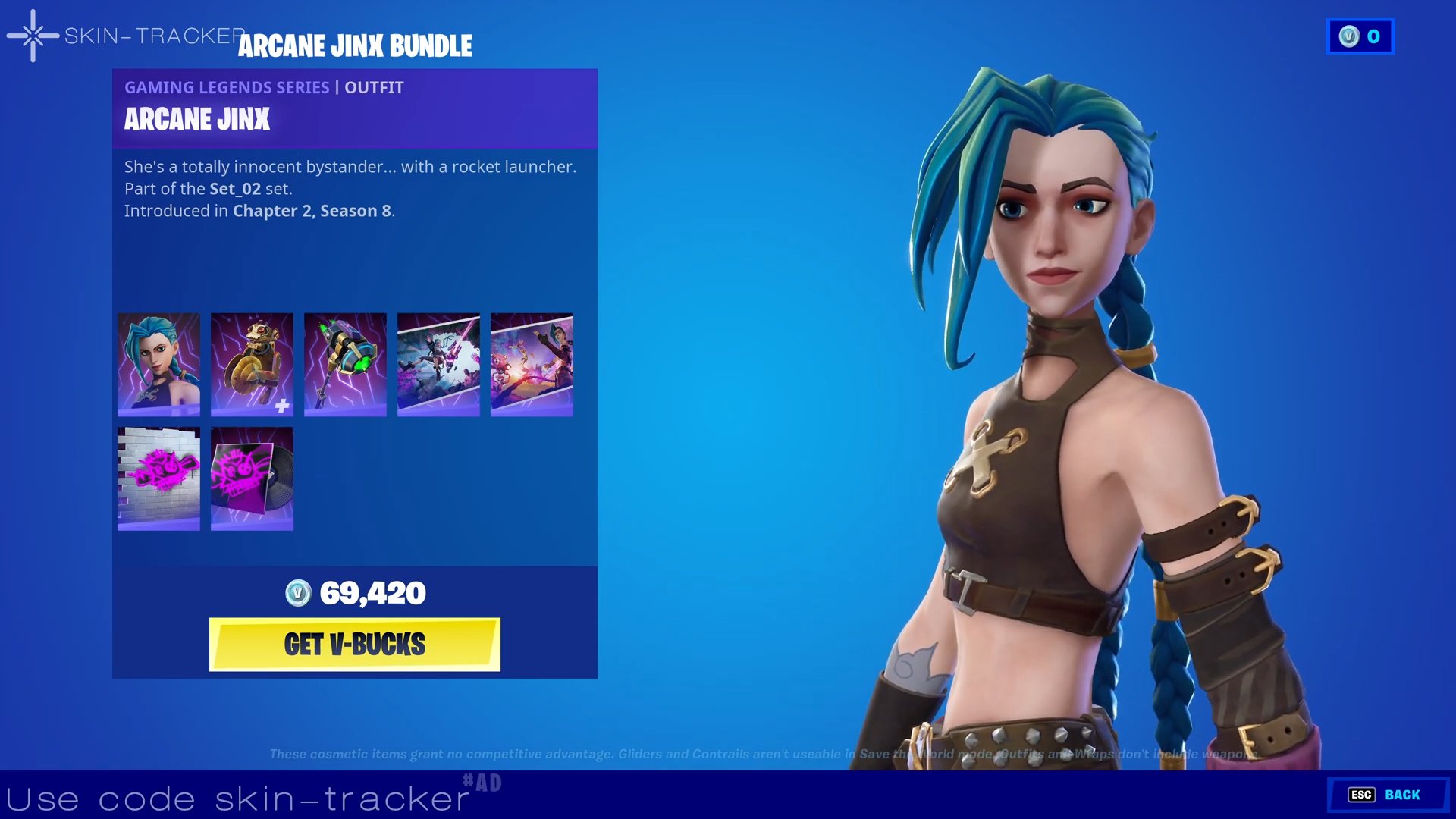
Task: Select the pink spray item
Action: coord(158,478)
